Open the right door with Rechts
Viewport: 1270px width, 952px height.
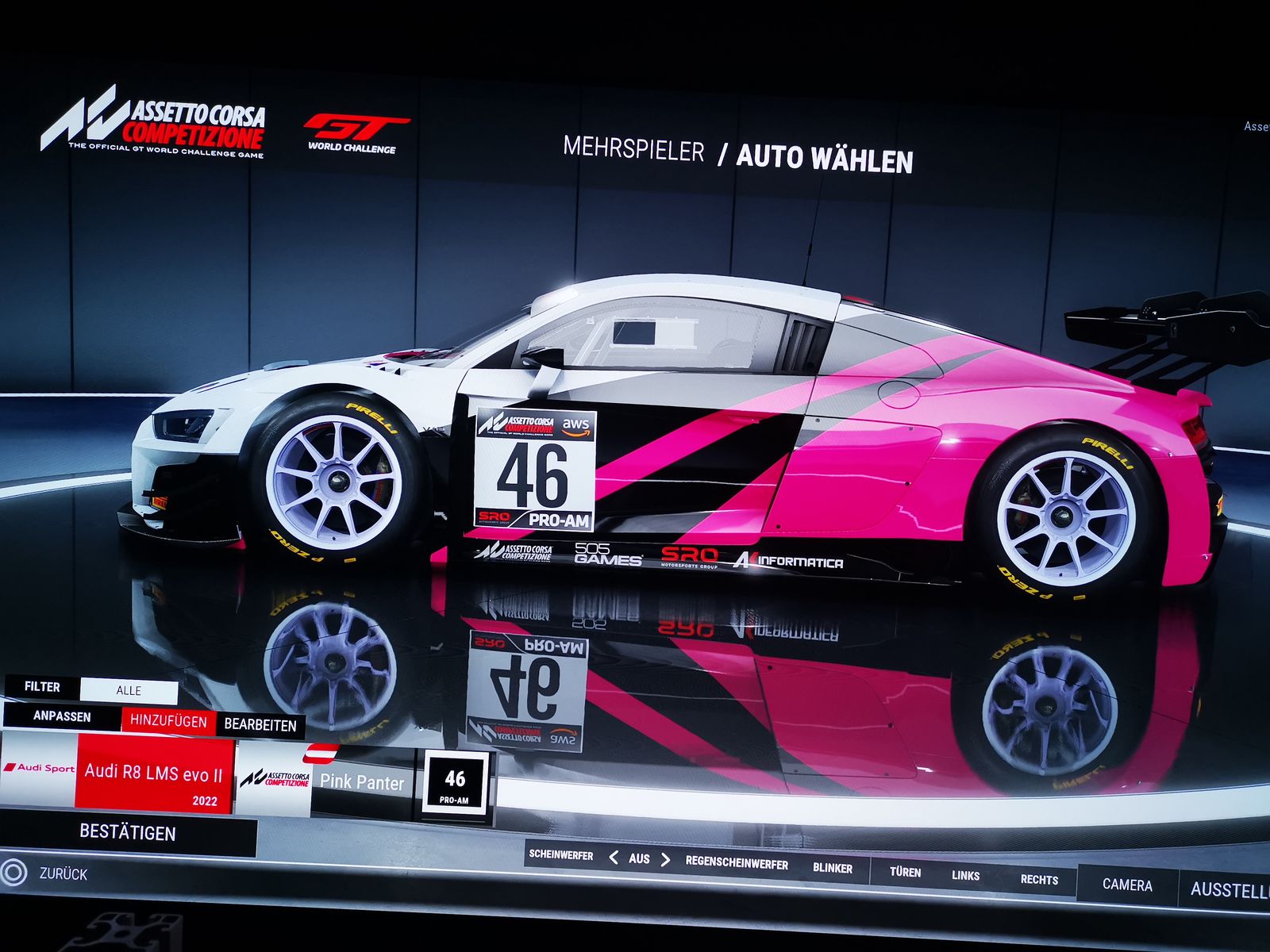tap(1039, 880)
